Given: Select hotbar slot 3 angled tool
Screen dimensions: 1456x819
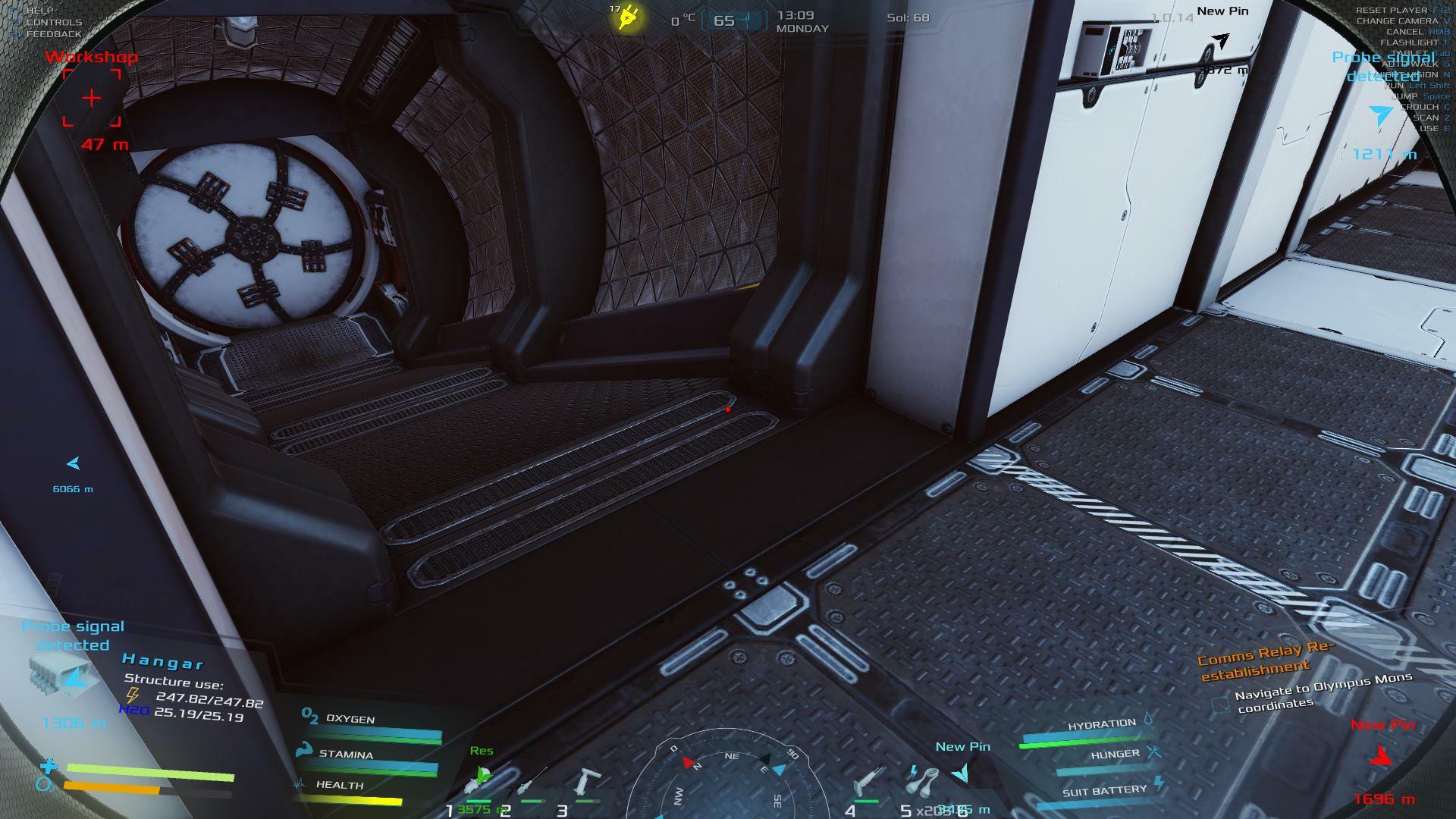Looking at the screenshot, I should [586, 783].
